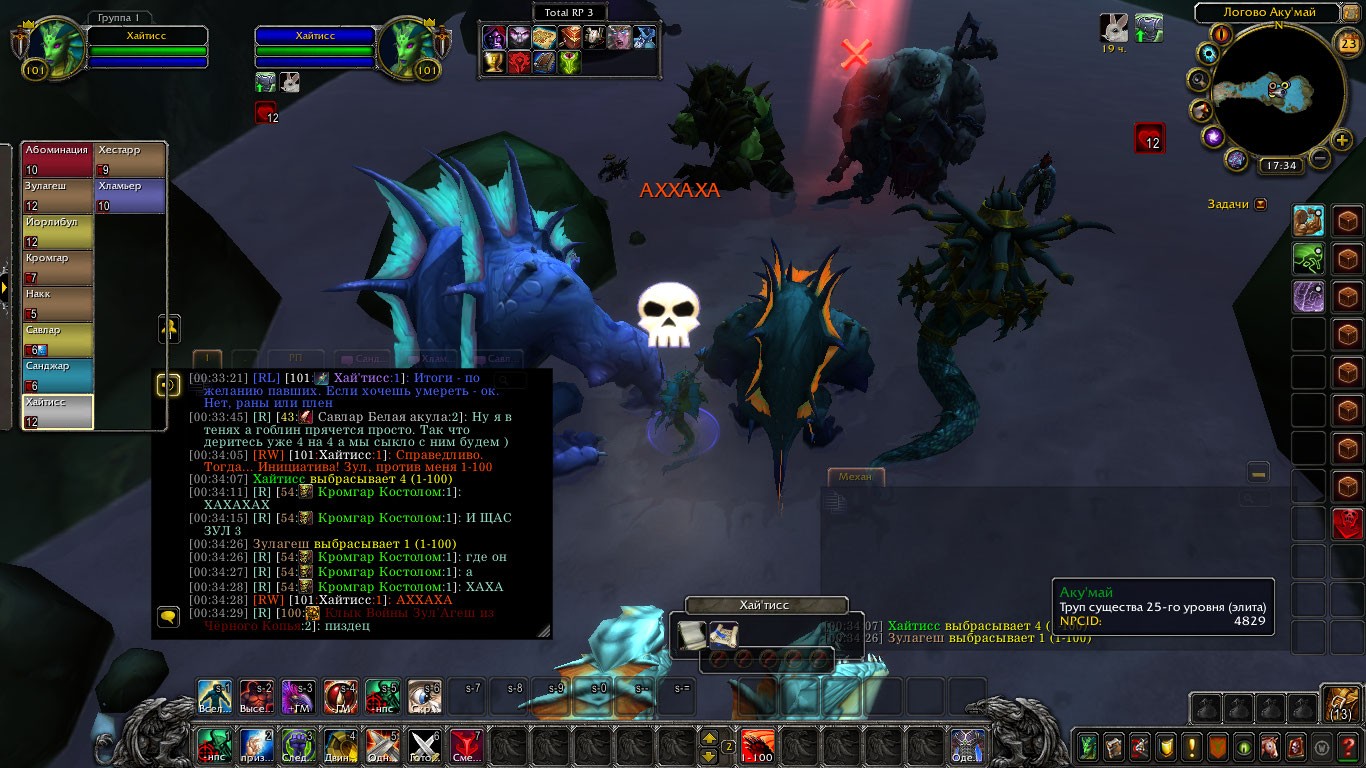The height and width of the screenshot is (768, 1366).
Task: Open the calendar button showing 23
Action: tap(1347, 43)
